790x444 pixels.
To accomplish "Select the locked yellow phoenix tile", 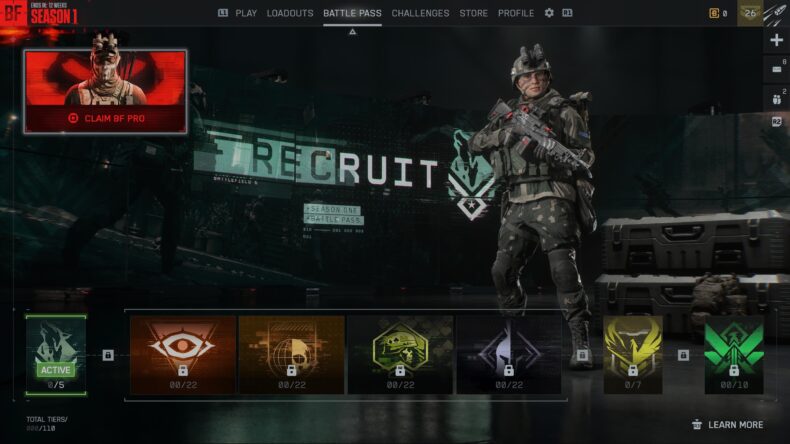I will point(632,354).
